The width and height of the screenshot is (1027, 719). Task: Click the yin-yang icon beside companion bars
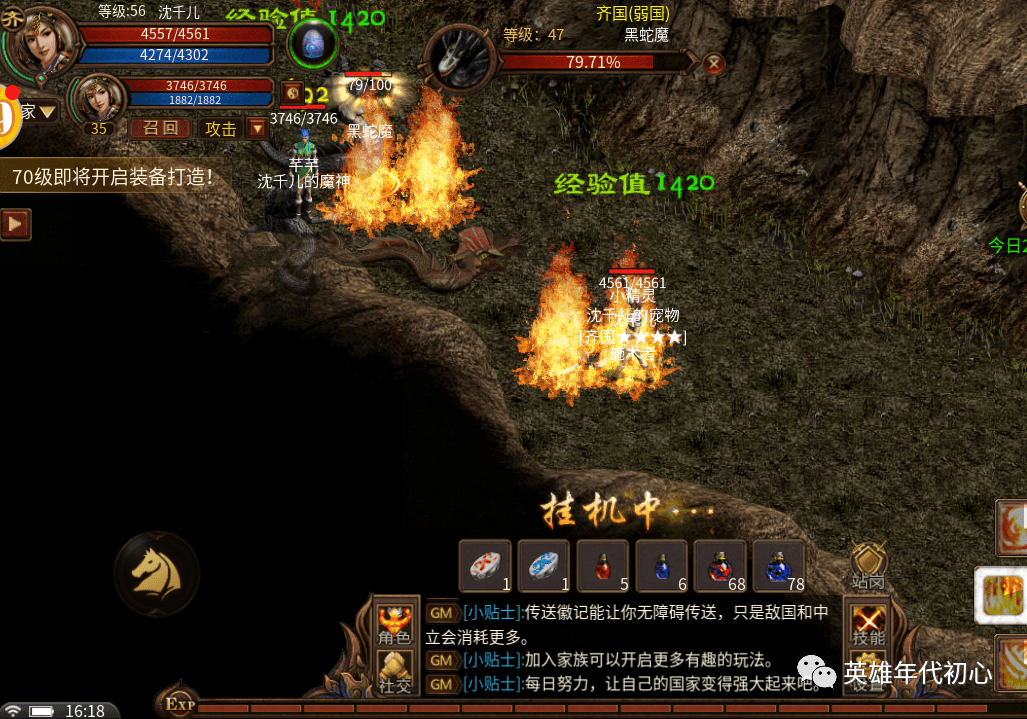pyautogui.click(x=292, y=89)
